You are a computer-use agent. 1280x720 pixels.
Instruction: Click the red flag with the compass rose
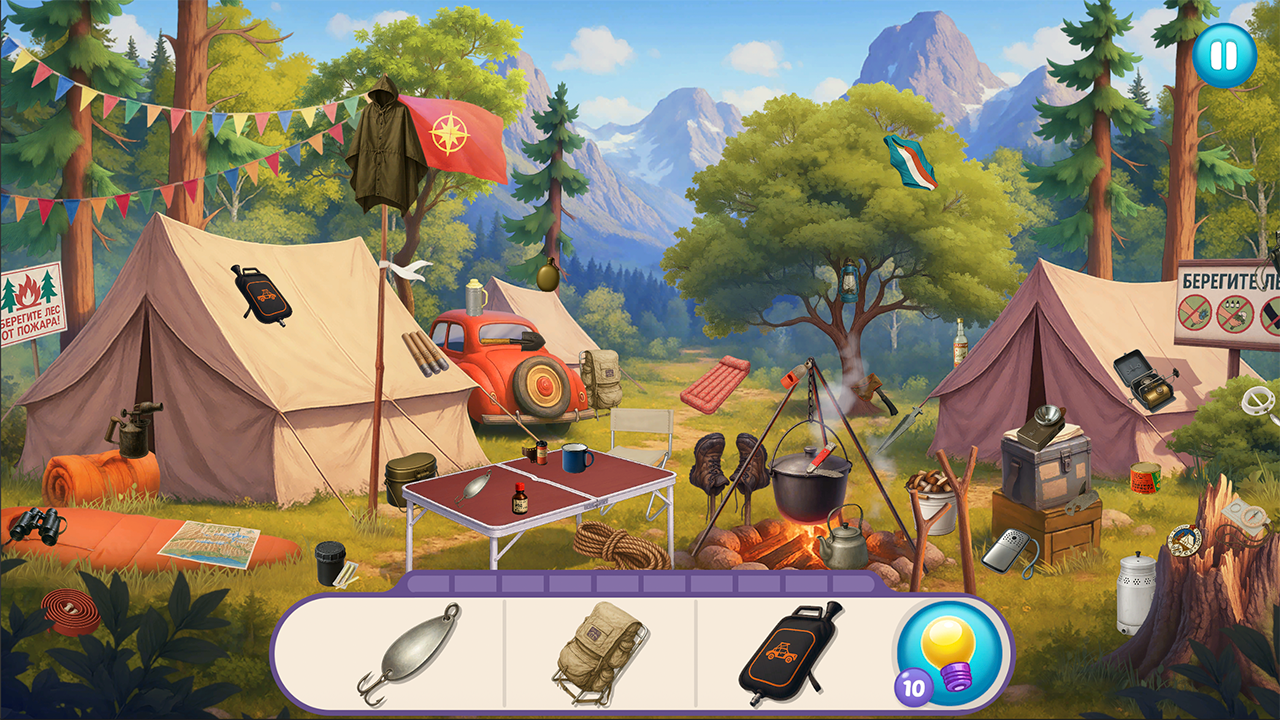point(449,135)
